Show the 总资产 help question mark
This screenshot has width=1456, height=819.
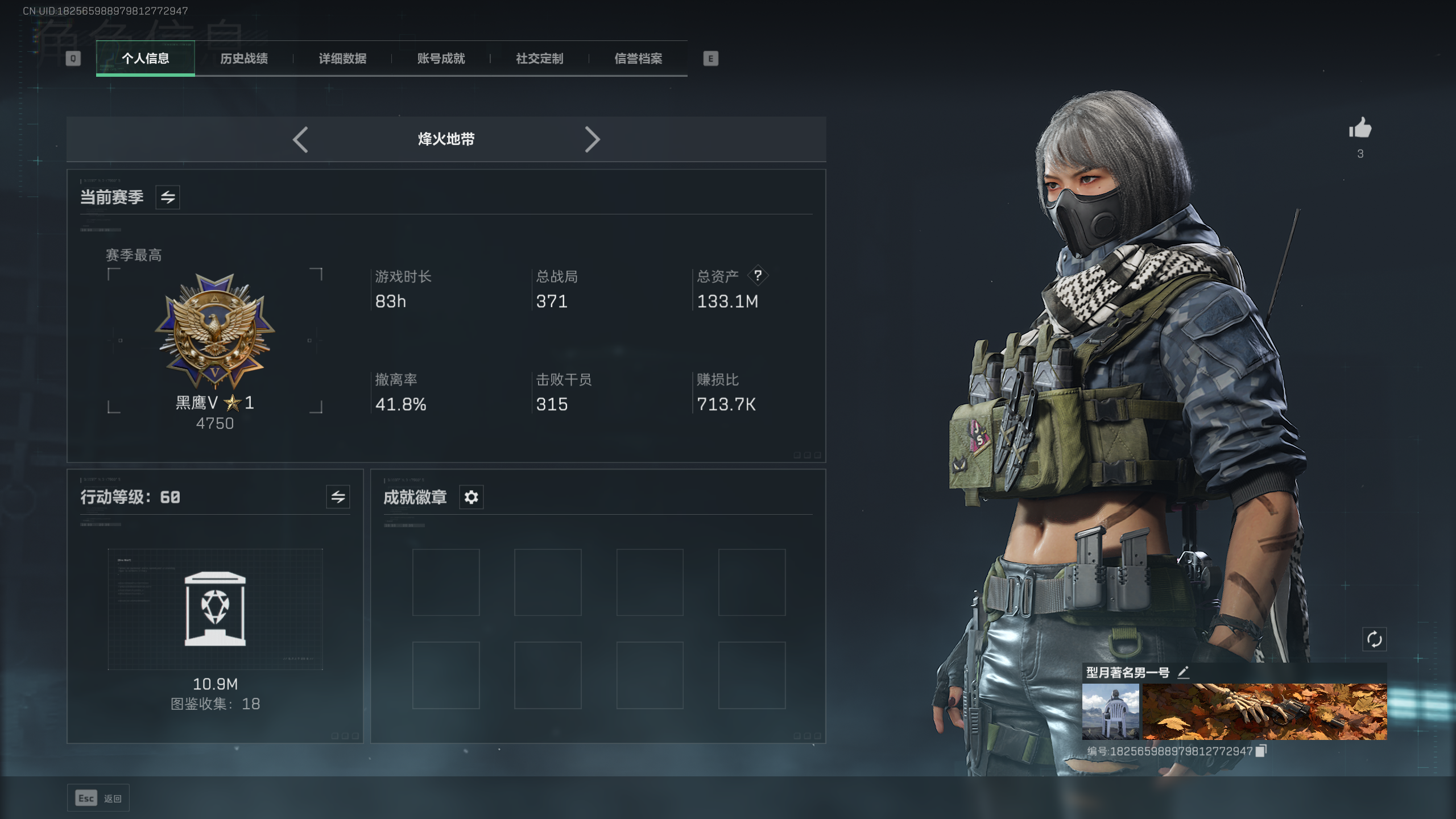pyautogui.click(x=758, y=276)
